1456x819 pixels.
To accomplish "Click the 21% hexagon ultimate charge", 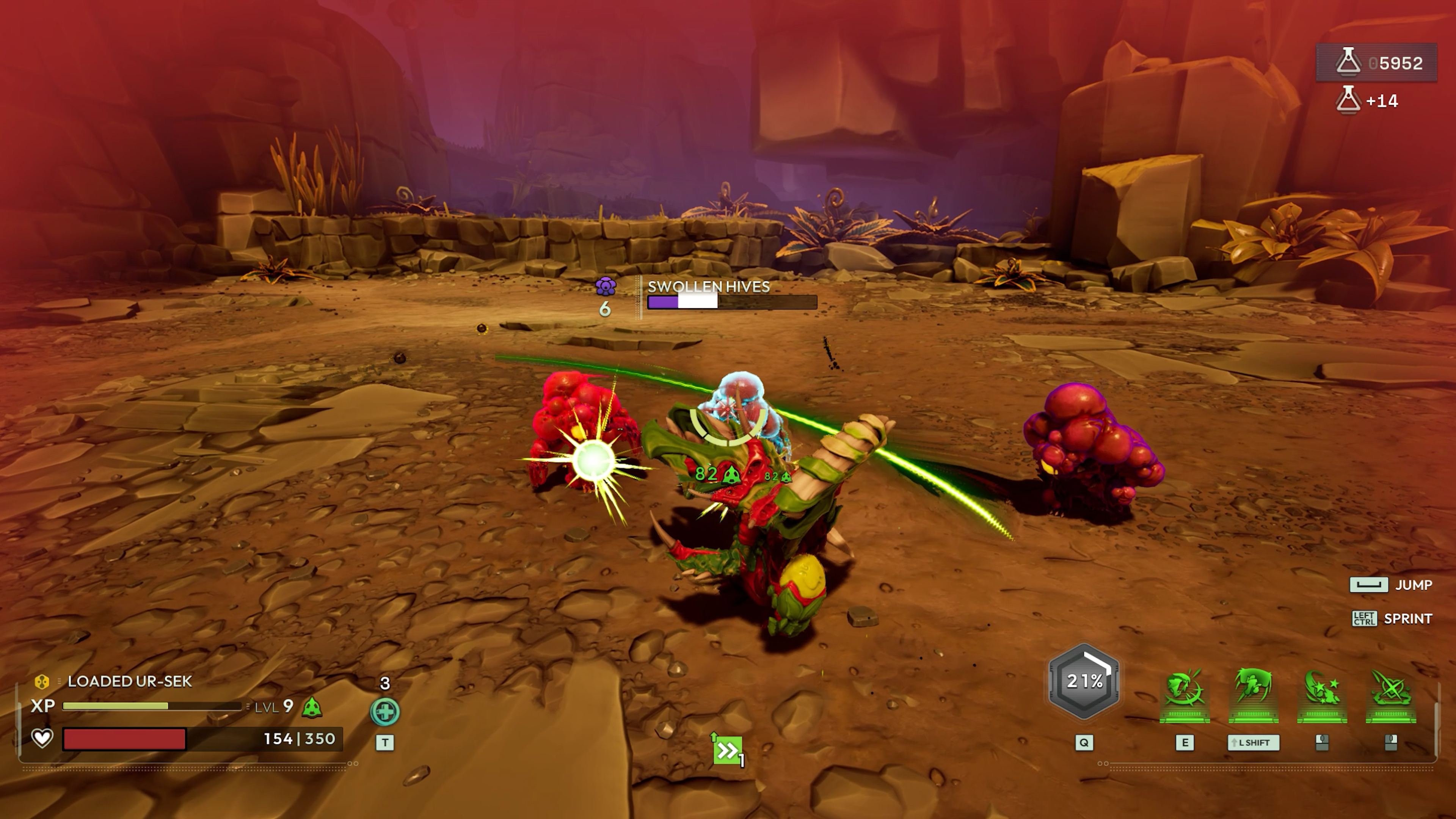I will [1084, 681].
